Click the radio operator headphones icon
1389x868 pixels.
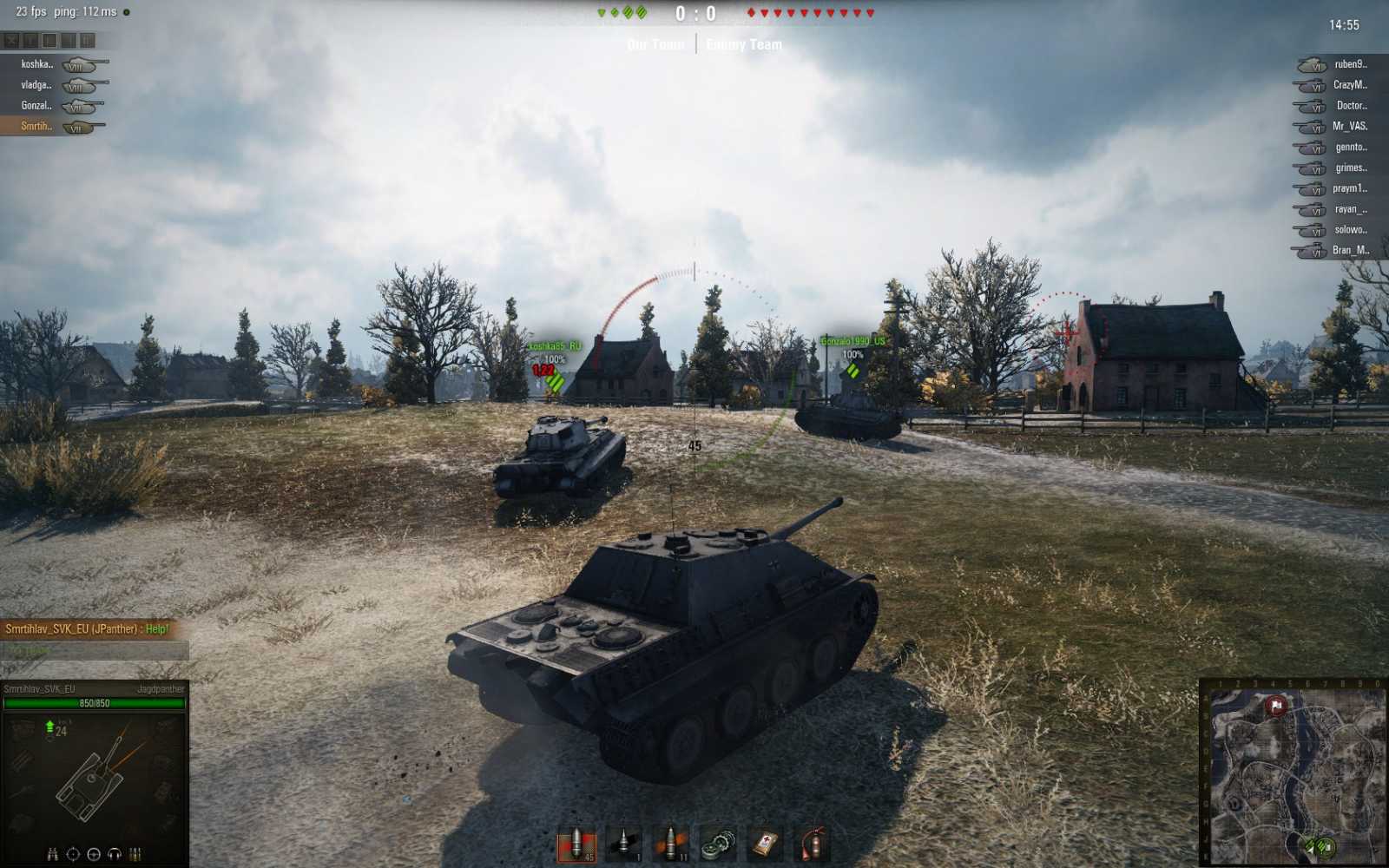click(x=114, y=854)
